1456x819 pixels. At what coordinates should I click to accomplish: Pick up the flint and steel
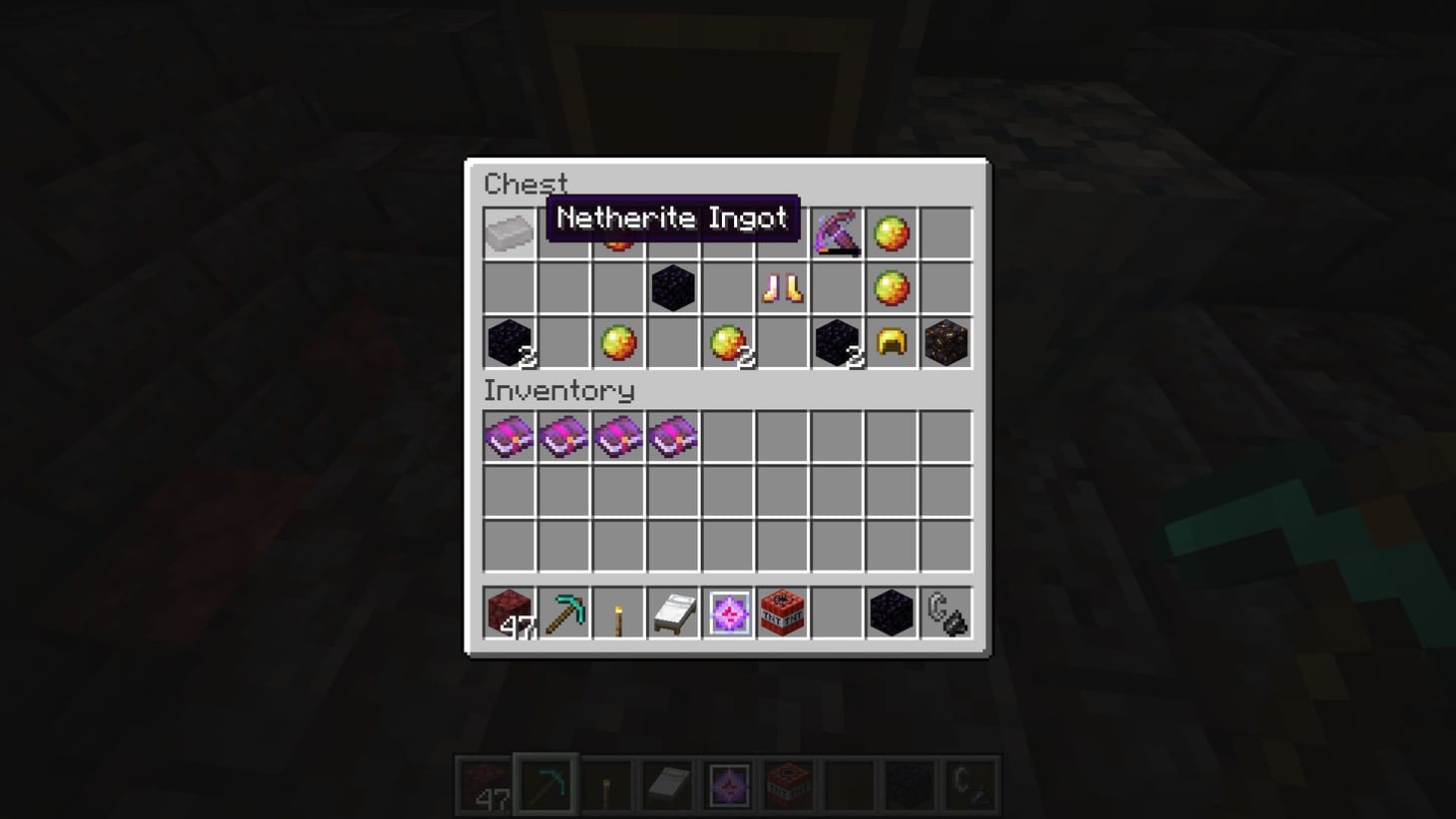[945, 614]
